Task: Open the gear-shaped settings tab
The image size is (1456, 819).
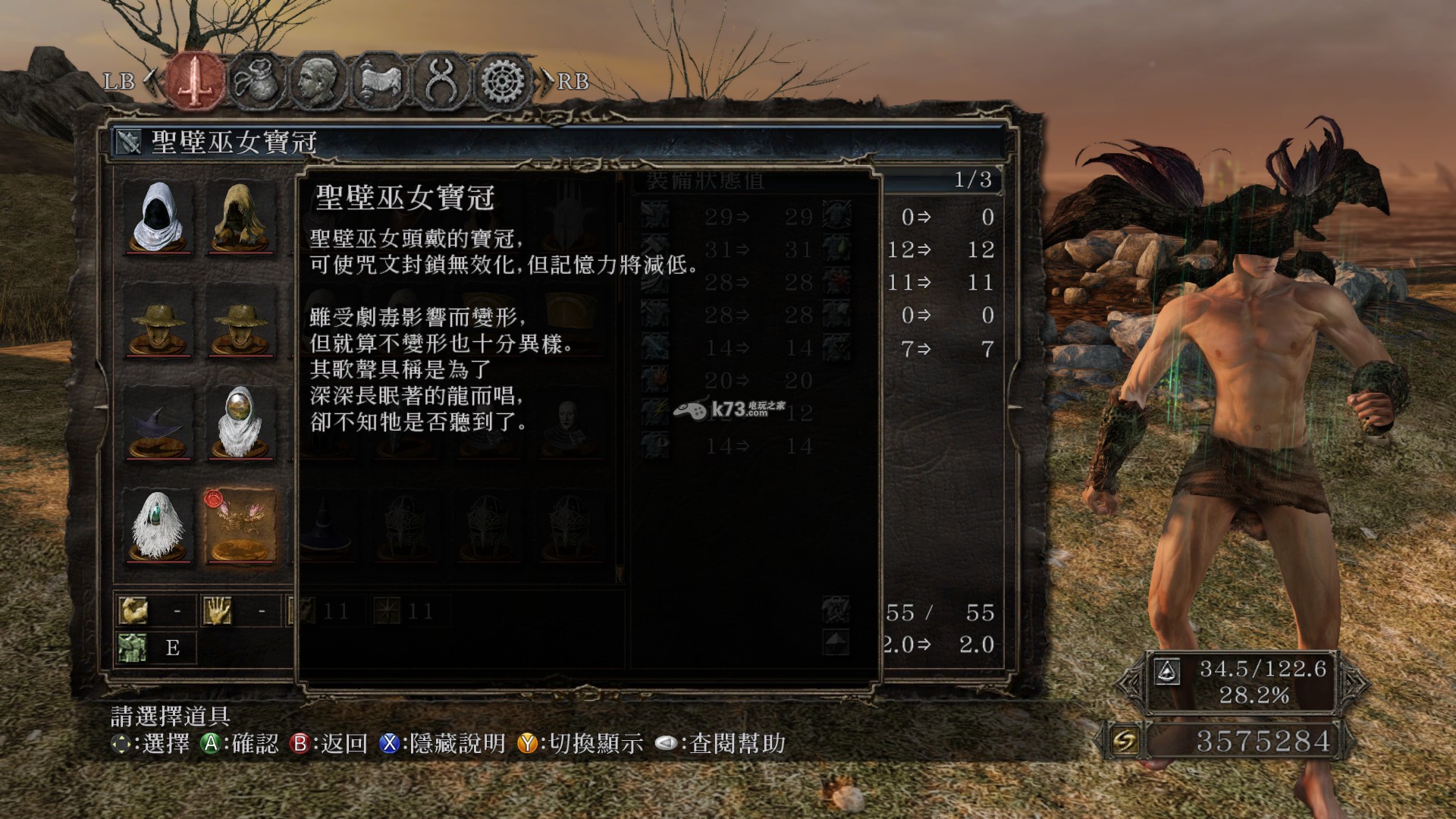Action: [x=502, y=80]
